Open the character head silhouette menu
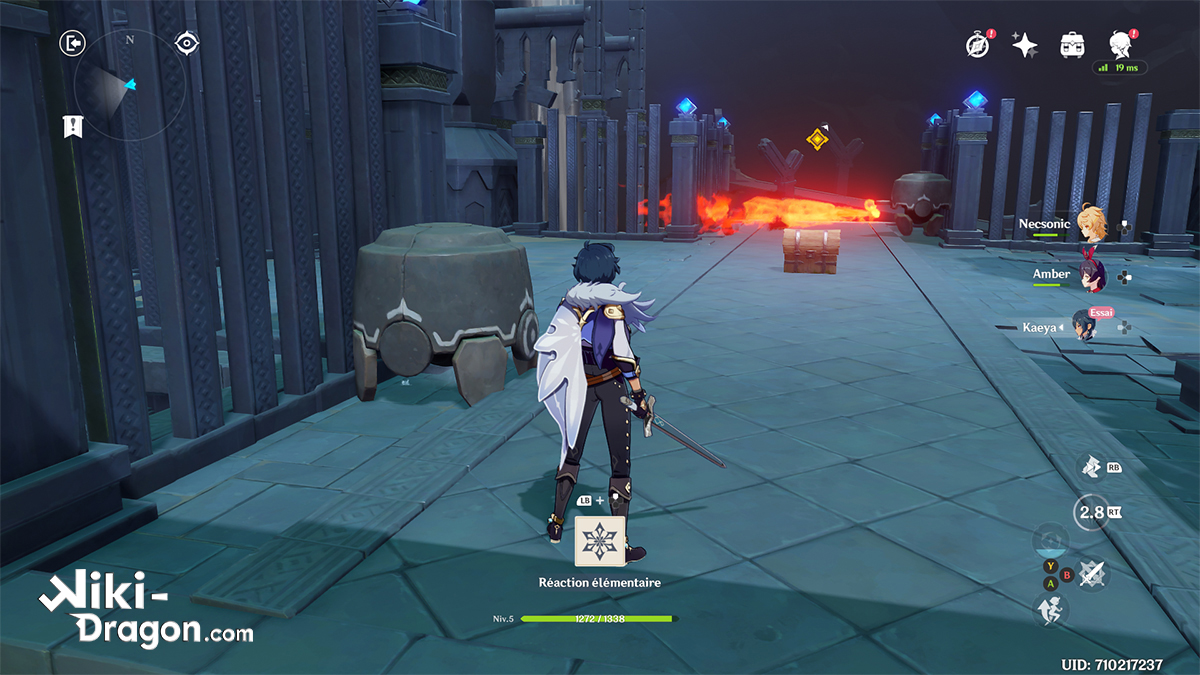This screenshot has height=675, width=1200. 1120,43
